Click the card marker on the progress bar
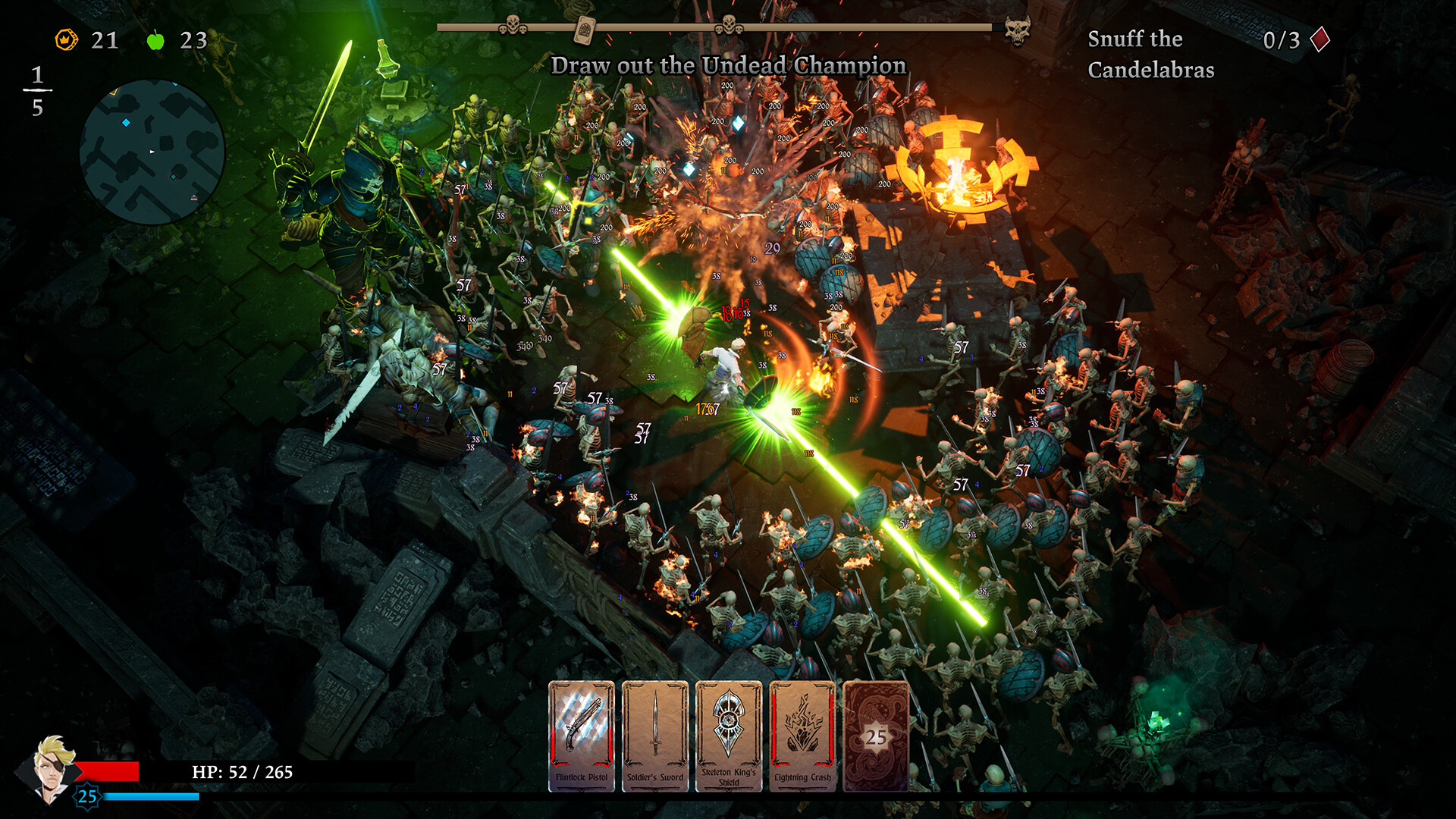The height and width of the screenshot is (819, 1456). 584,30
